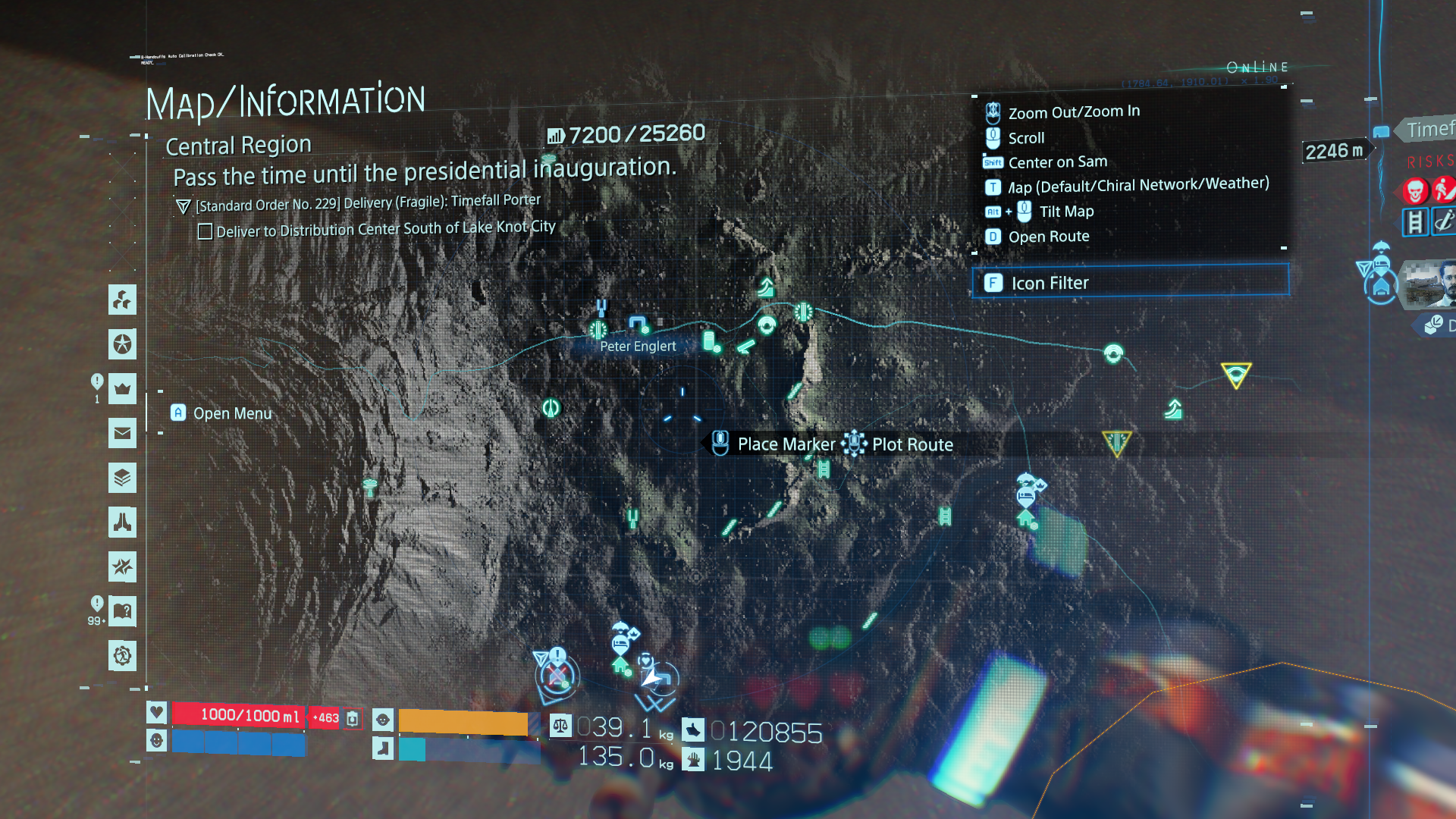The height and width of the screenshot is (819, 1456).
Task: Select the Standard Order No. 229 entry
Action: (368, 203)
